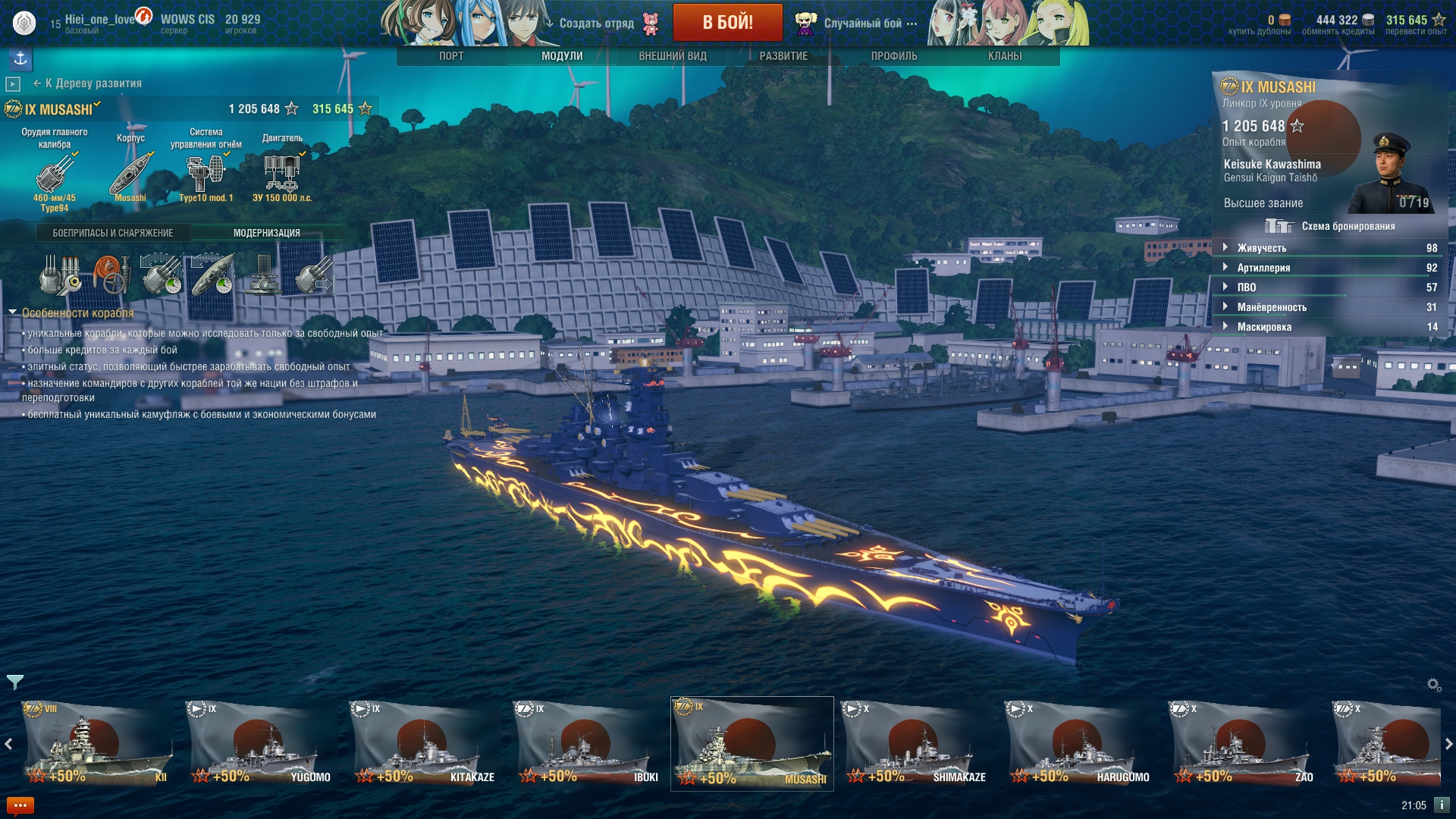This screenshot has height=819, width=1456.
Task: Open the ВНЕШНИЙ ВИД tab
Action: (x=673, y=56)
